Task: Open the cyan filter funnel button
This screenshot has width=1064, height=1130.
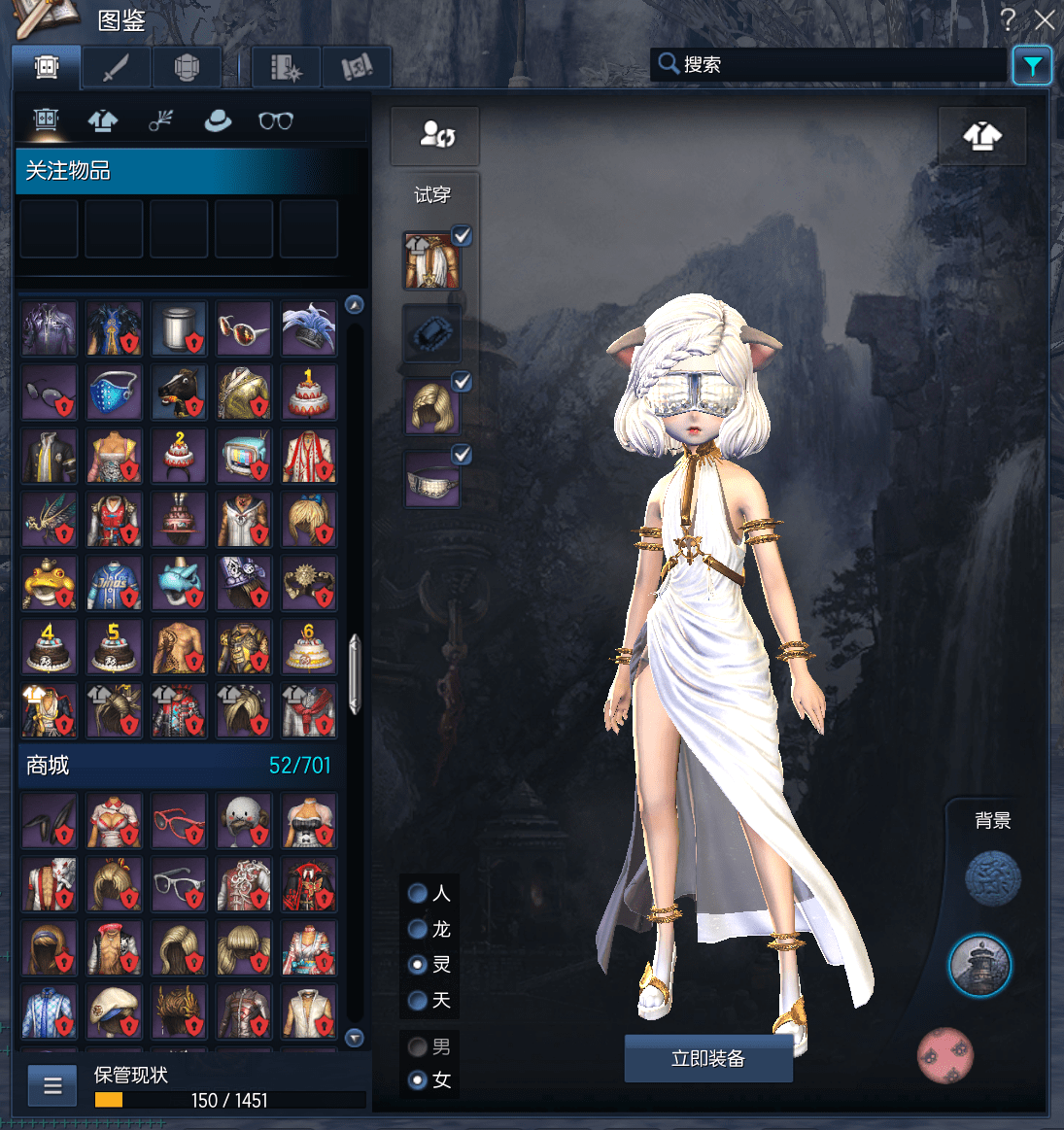Action: coord(1032,66)
